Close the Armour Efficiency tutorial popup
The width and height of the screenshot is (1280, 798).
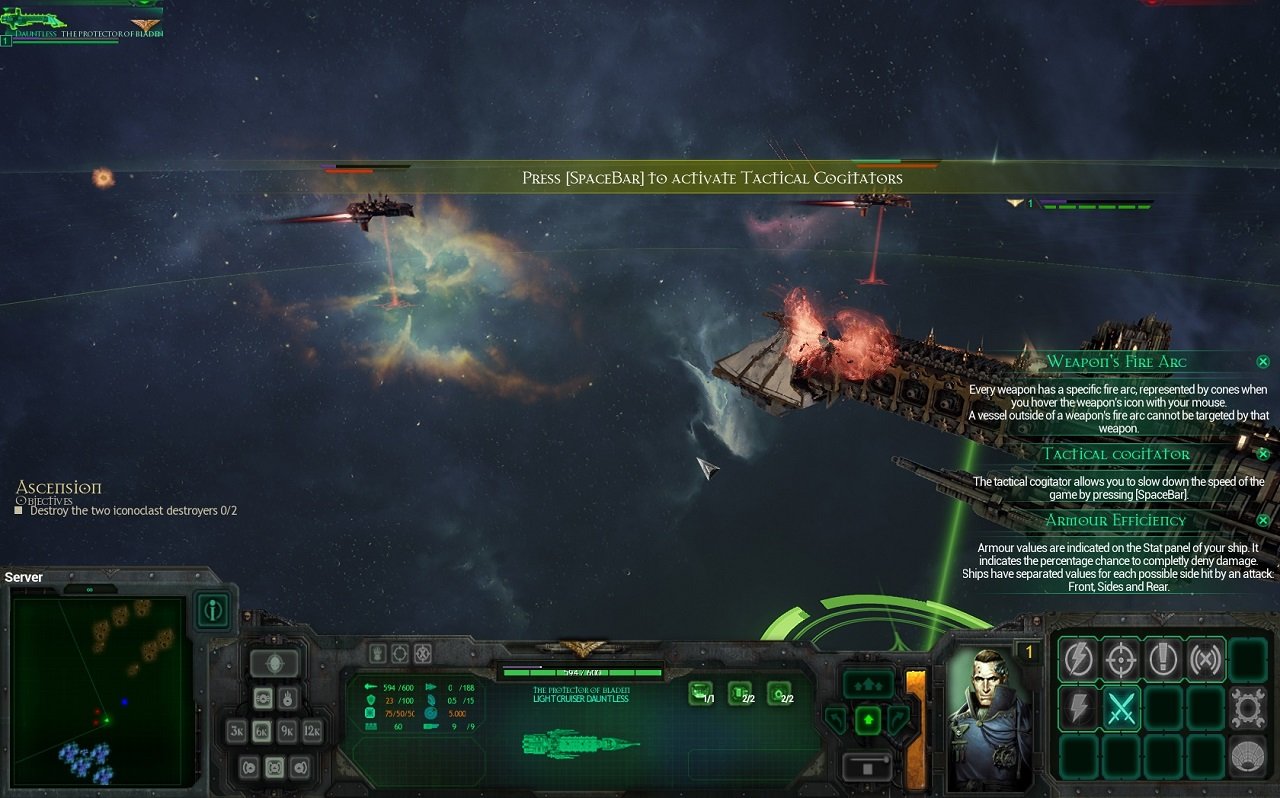1262,520
